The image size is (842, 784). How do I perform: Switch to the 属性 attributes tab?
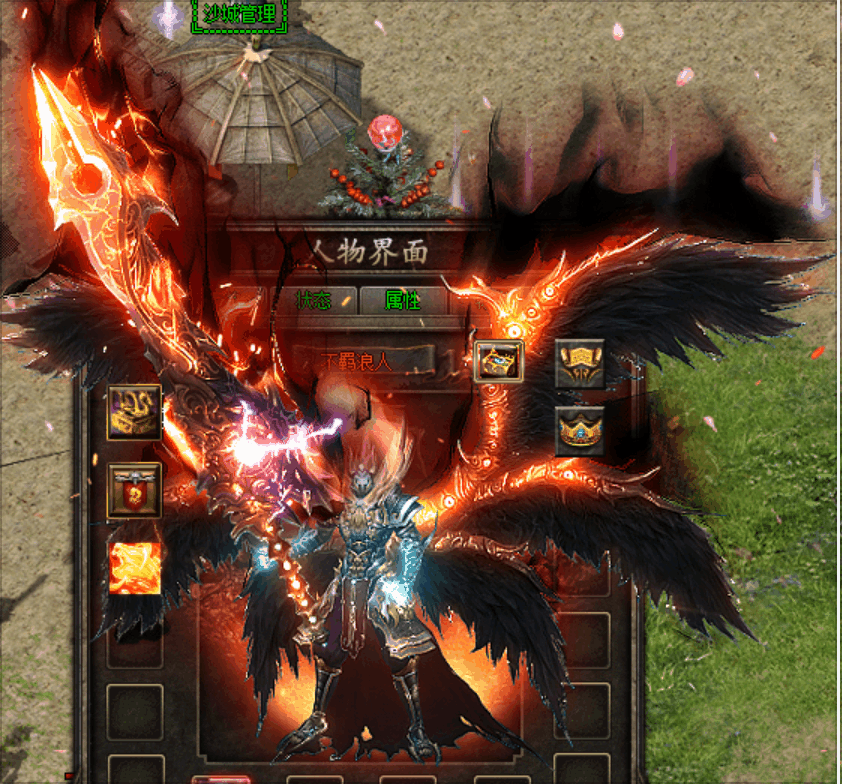[401, 300]
